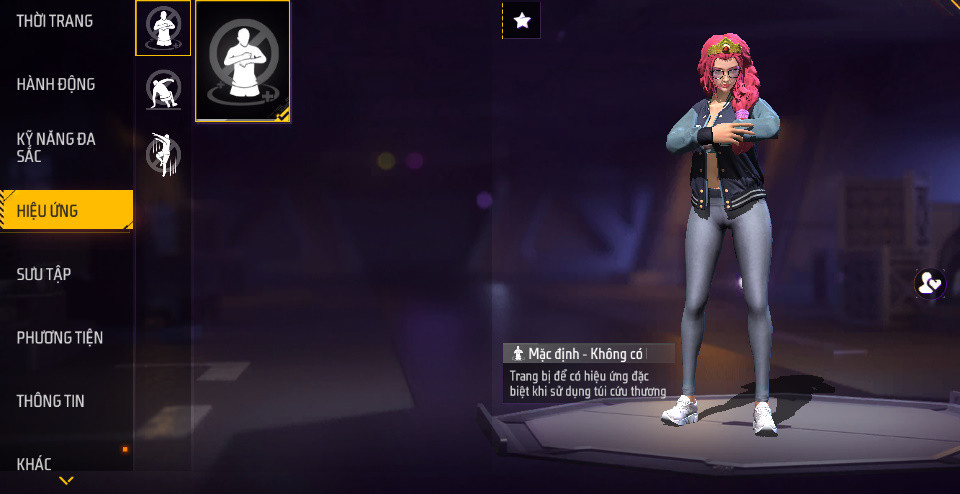960x494 pixels.
Task: Open the character heart icon button
Action: [929, 283]
